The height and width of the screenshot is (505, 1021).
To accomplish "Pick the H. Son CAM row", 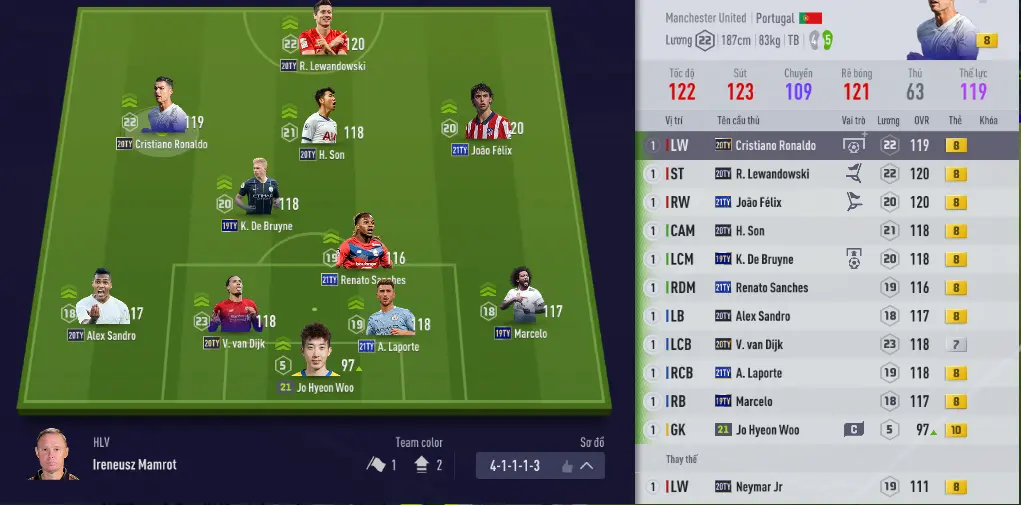I will click(755, 231).
